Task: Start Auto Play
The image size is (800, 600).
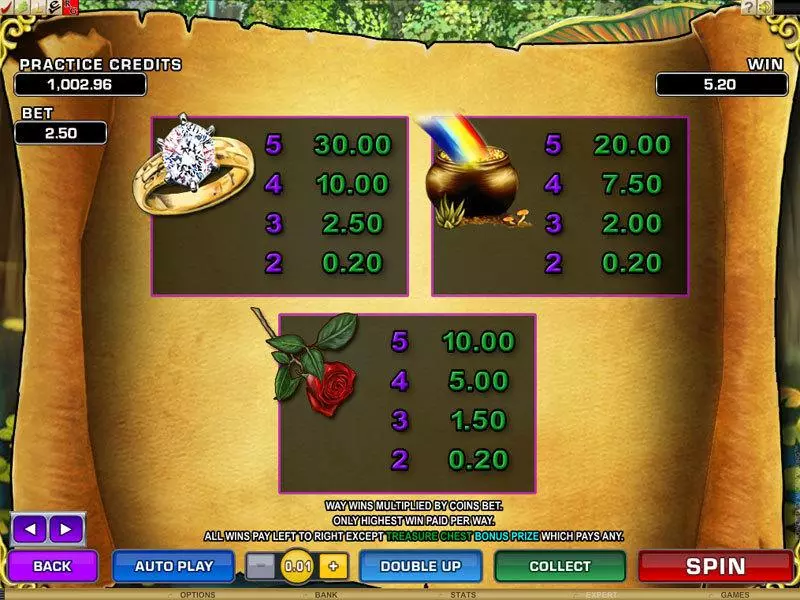Action: (x=176, y=566)
